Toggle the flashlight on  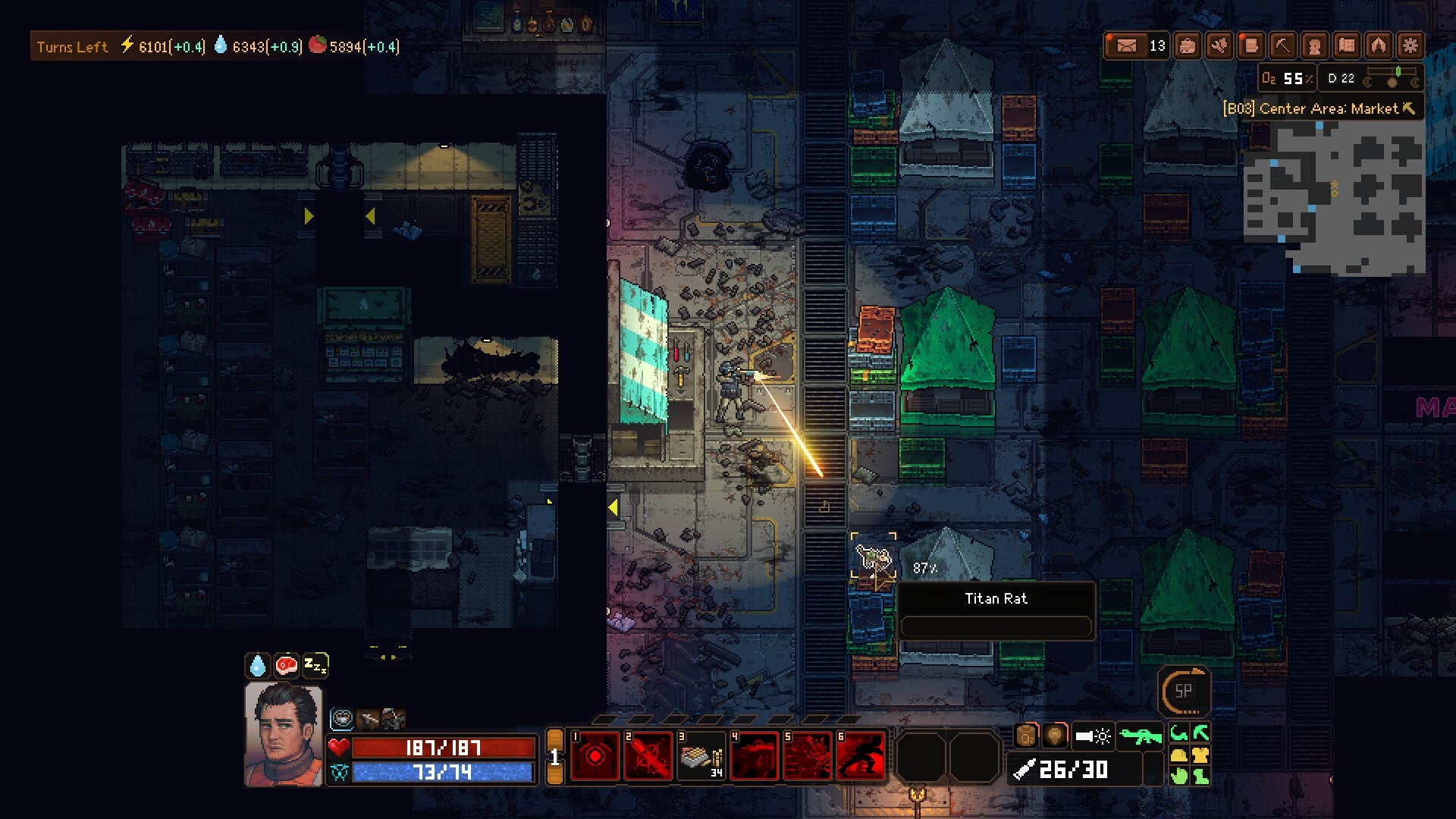pos(1093,736)
